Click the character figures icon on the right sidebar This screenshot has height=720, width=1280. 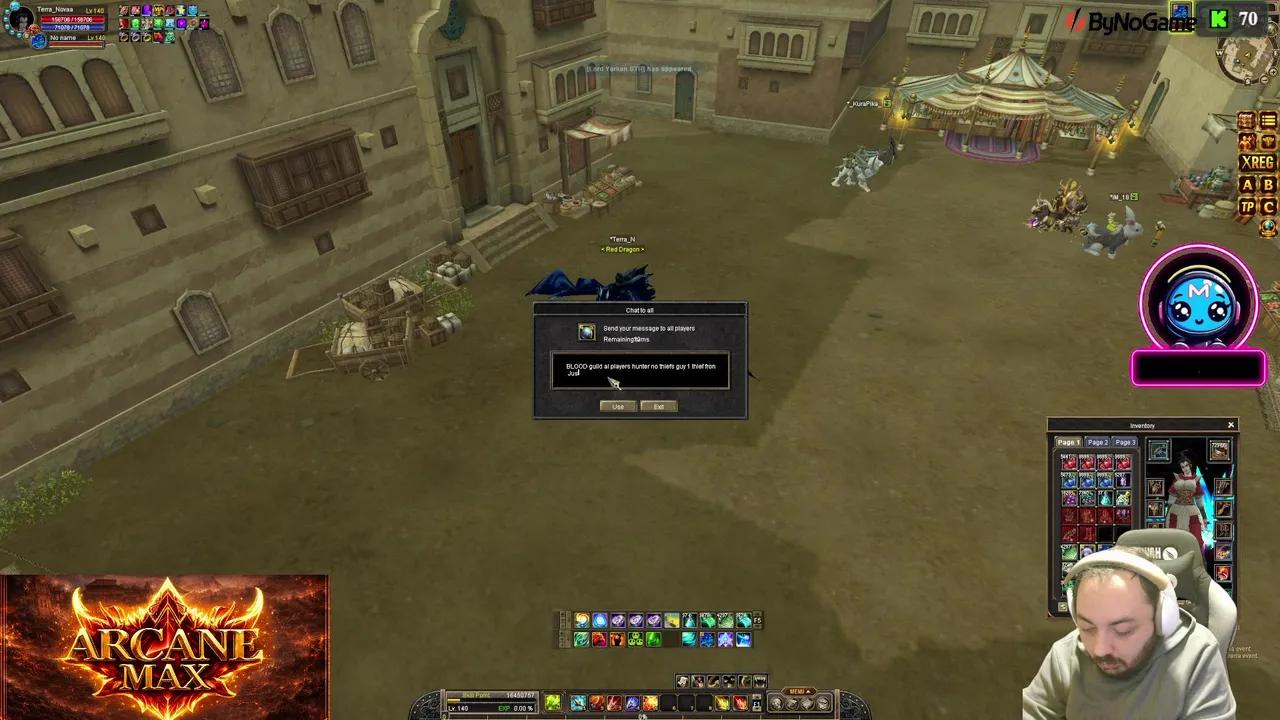pyautogui.click(x=1248, y=141)
